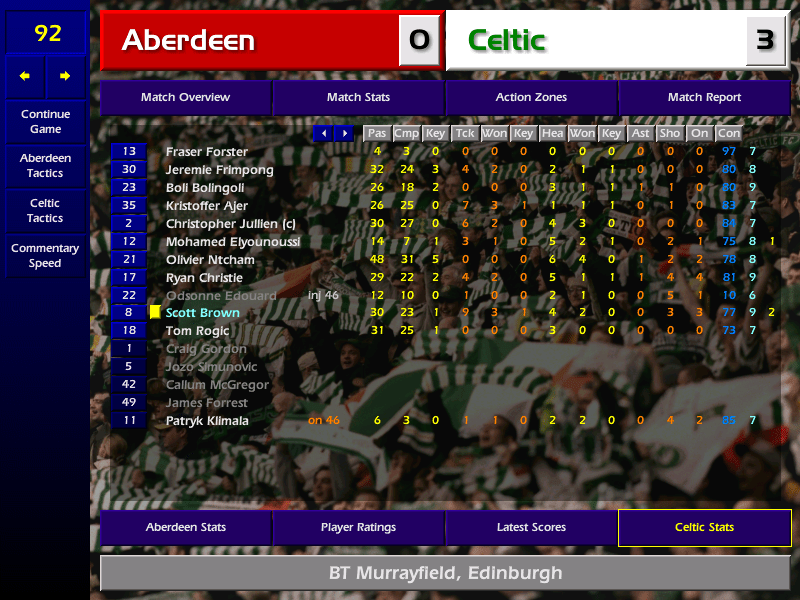This screenshot has width=800, height=600.
Task: View Action Zones
Action: [x=531, y=97]
